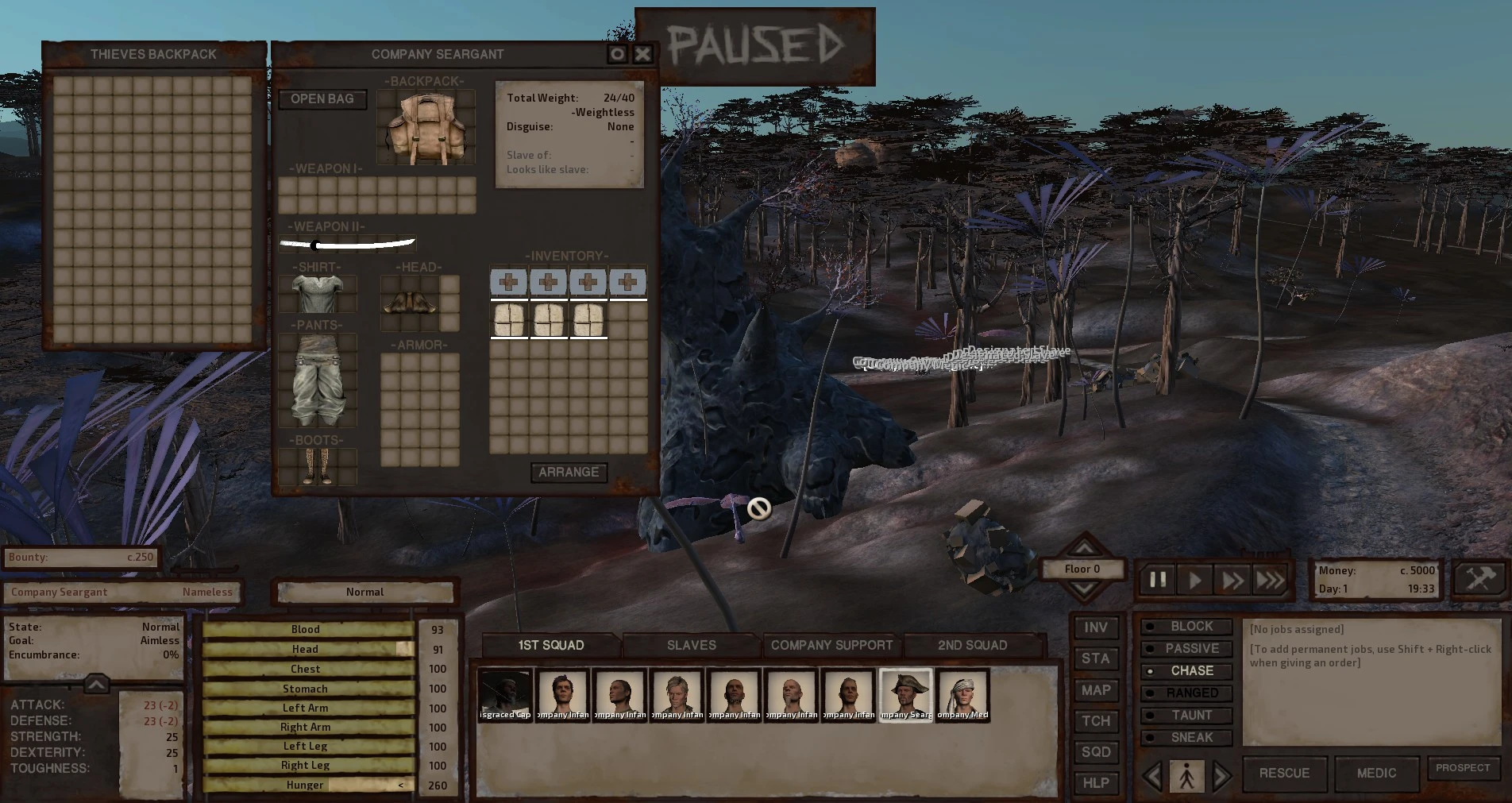
Task: Arrange the inventory items
Action: click(569, 473)
